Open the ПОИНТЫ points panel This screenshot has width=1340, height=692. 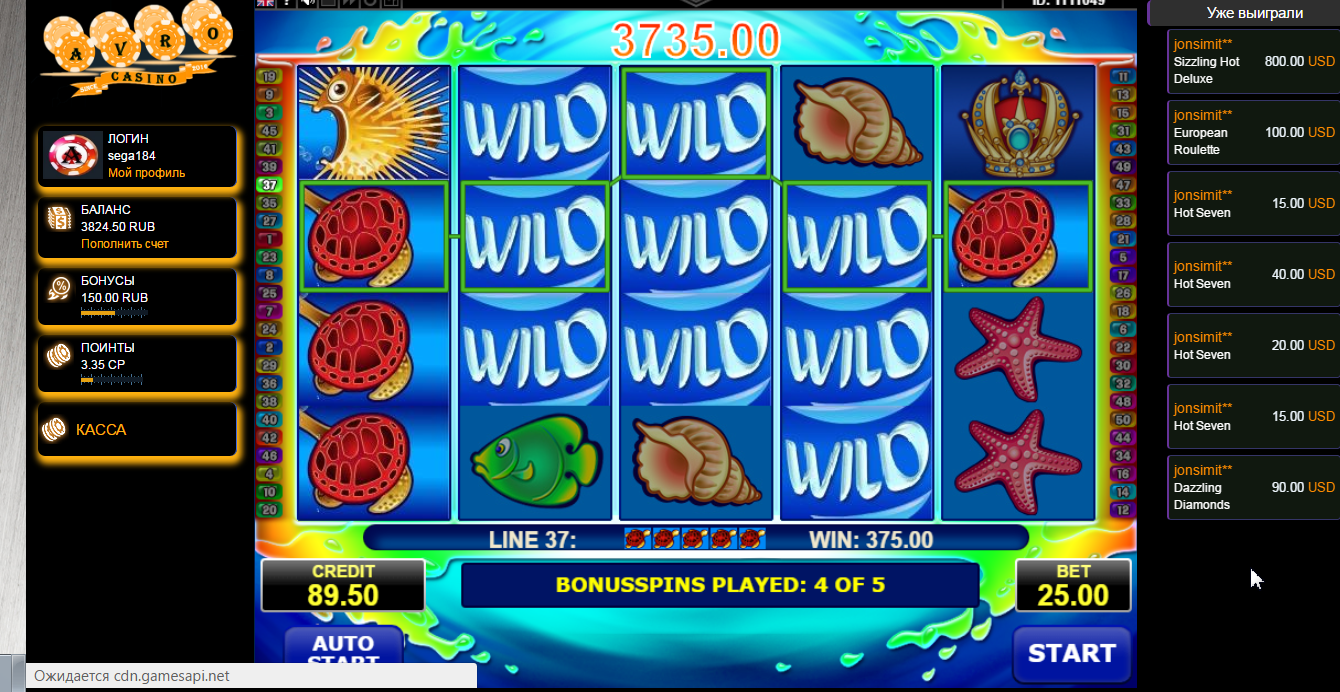138,364
